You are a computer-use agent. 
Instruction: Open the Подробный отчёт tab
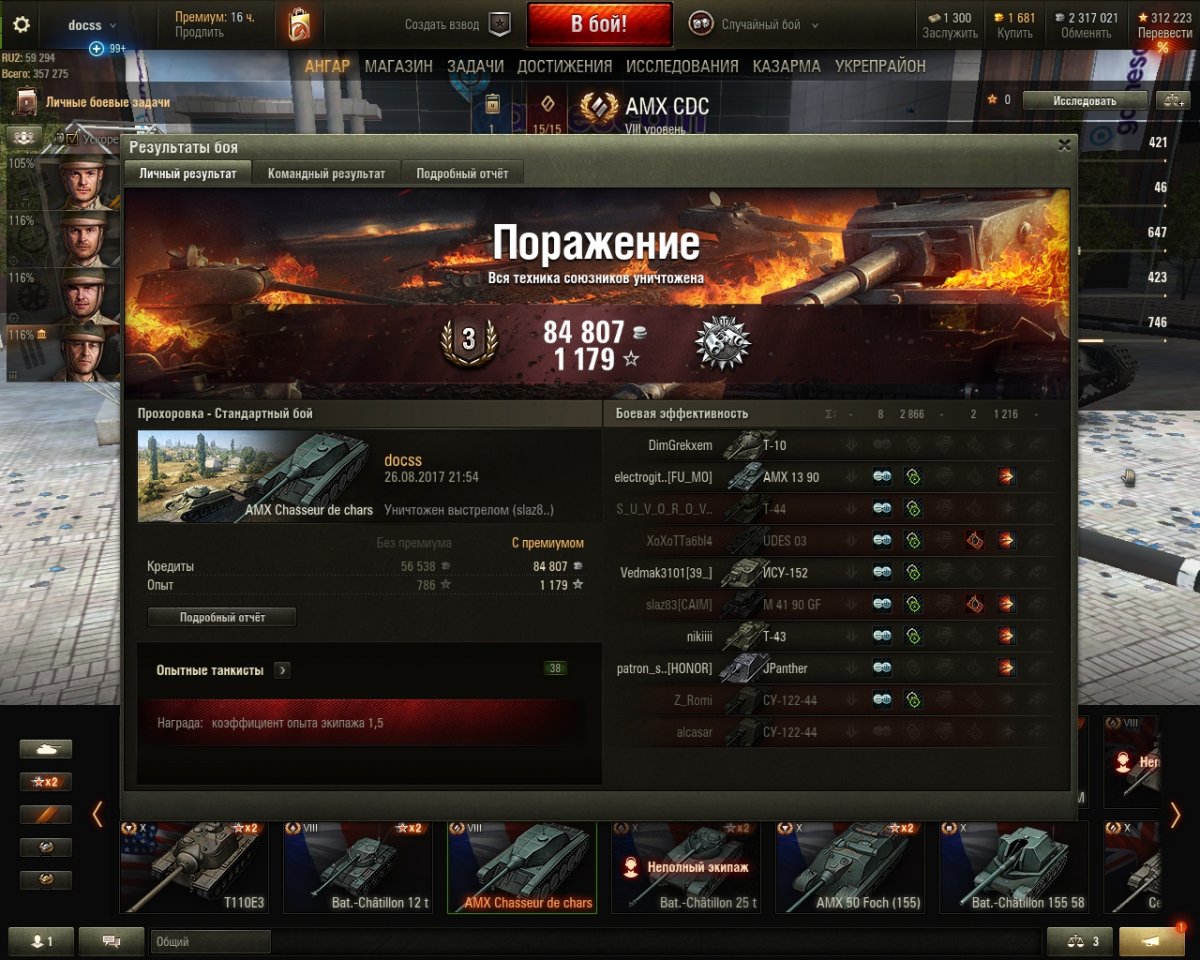pos(462,173)
